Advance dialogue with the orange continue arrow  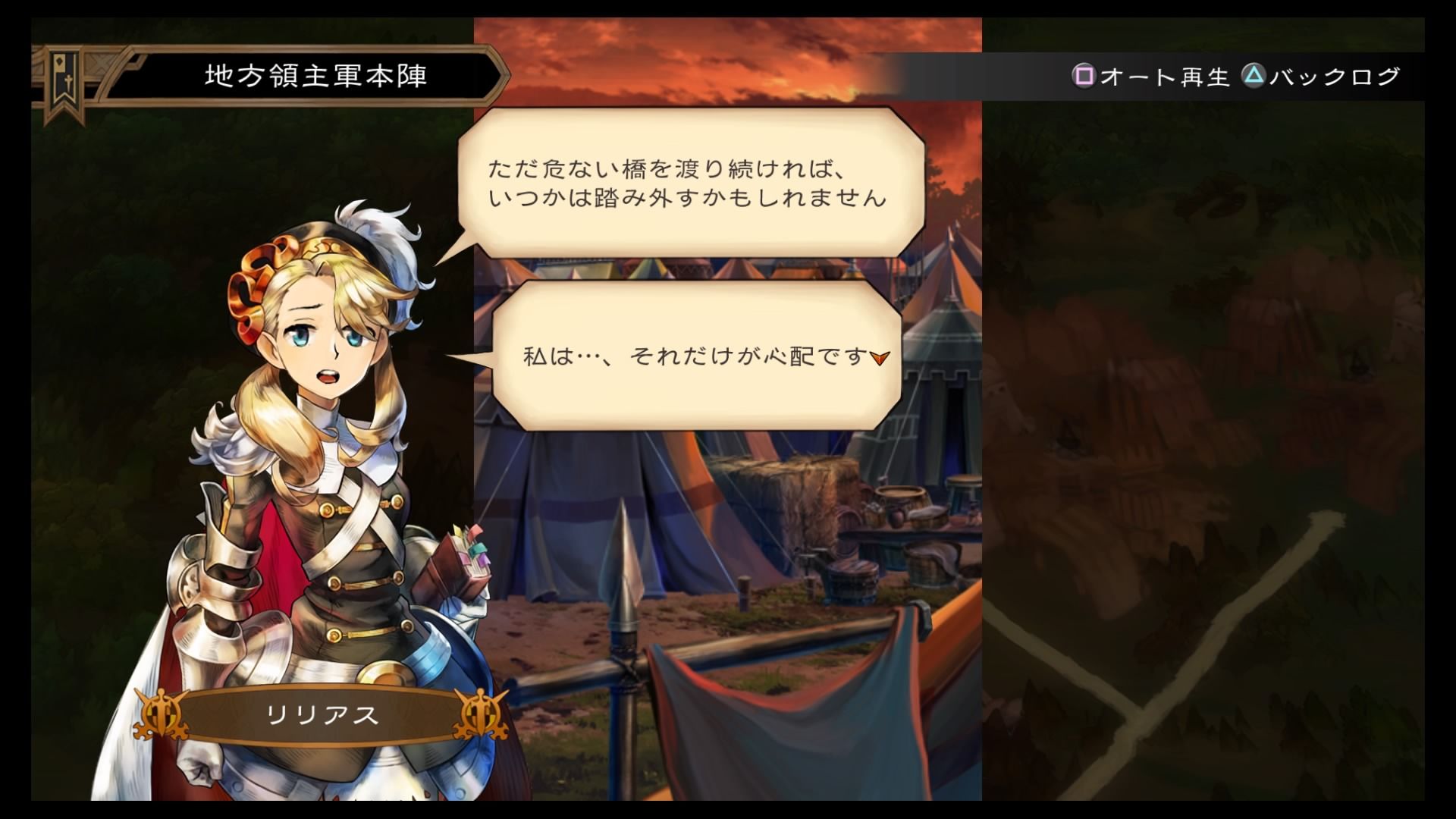click(x=880, y=358)
